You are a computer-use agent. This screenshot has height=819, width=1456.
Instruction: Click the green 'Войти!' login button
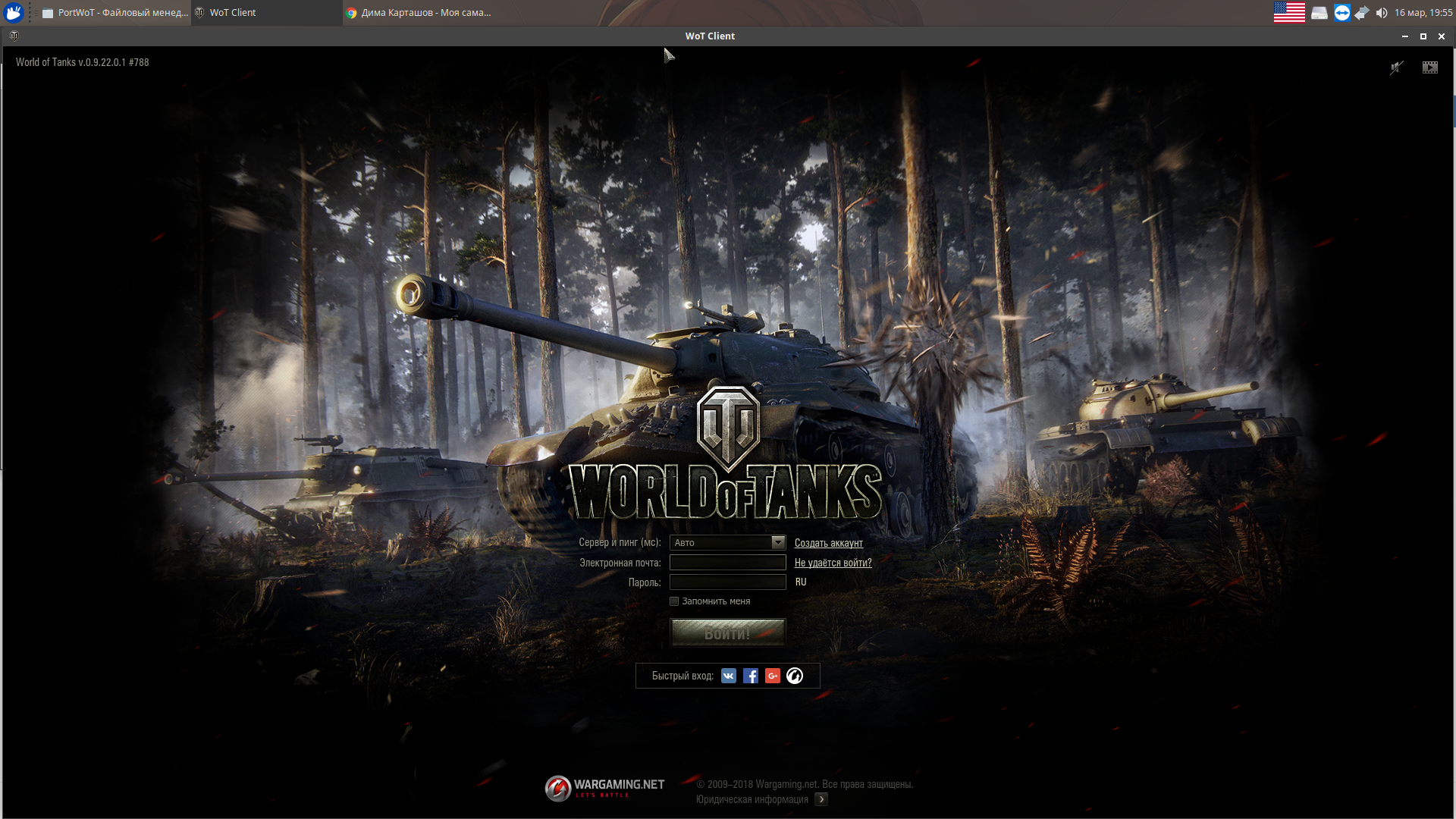[x=727, y=633]
